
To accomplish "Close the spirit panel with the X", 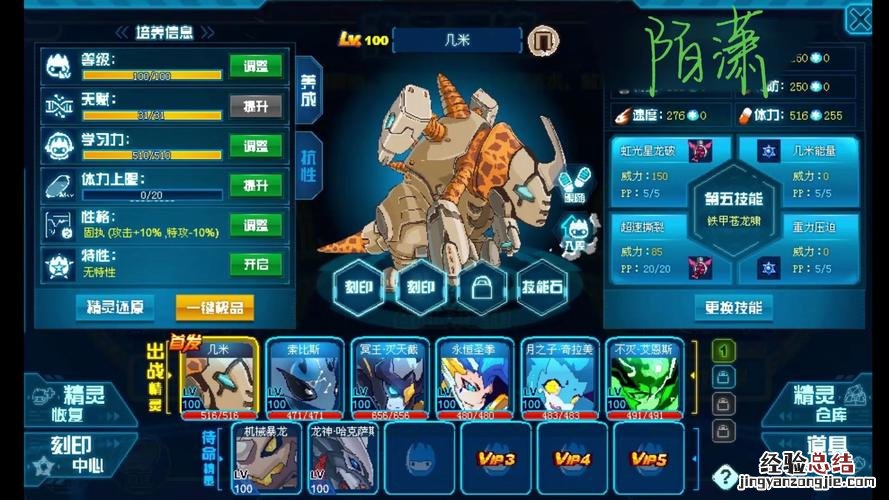I will tap(860, 19).
